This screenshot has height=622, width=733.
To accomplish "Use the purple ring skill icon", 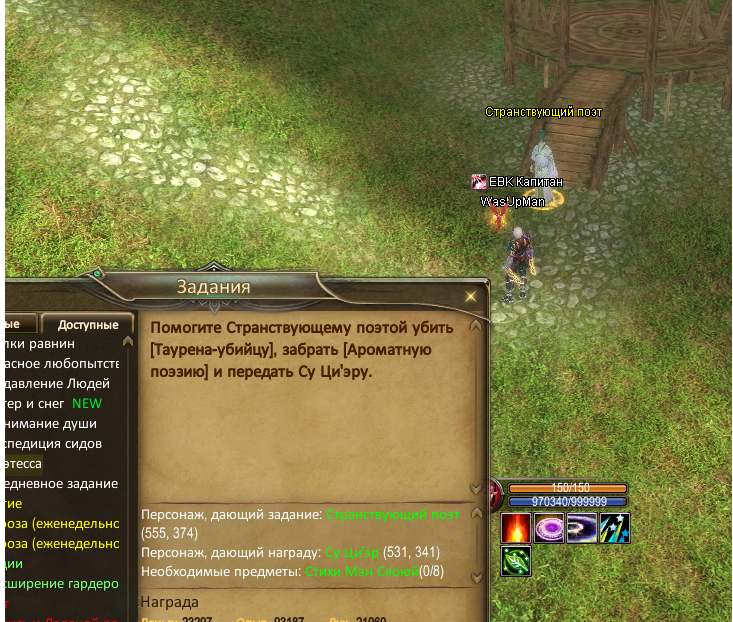I will (549, 527).
